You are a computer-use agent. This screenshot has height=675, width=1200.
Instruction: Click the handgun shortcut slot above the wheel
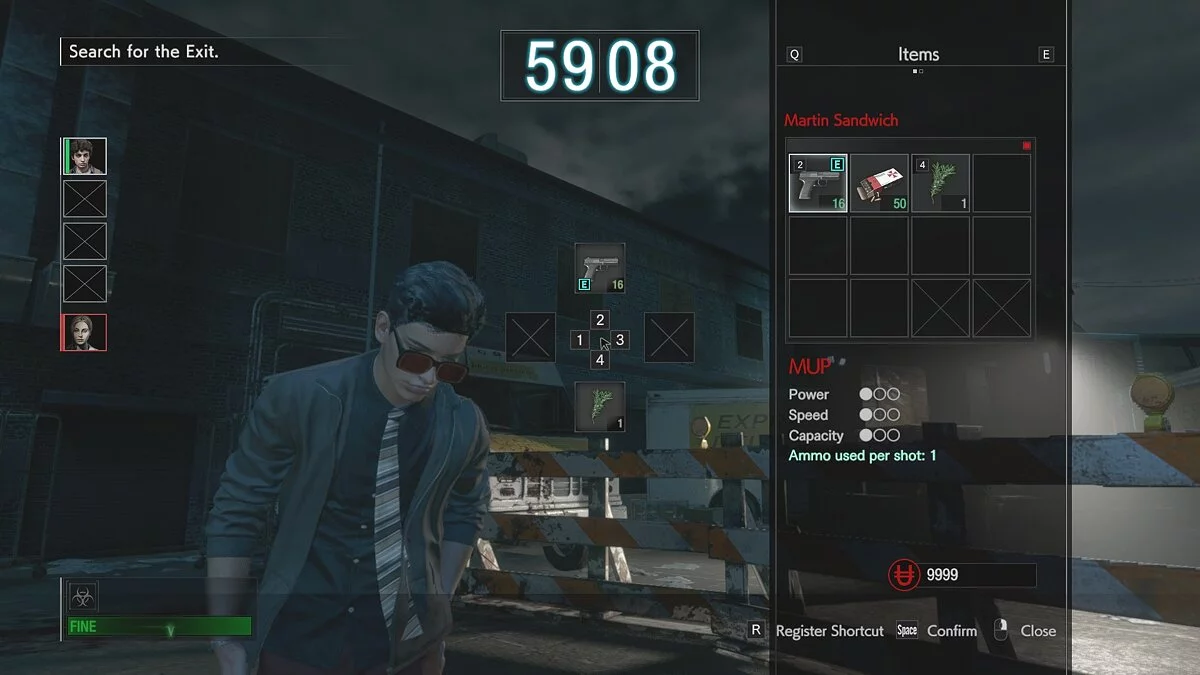(600, 268)
